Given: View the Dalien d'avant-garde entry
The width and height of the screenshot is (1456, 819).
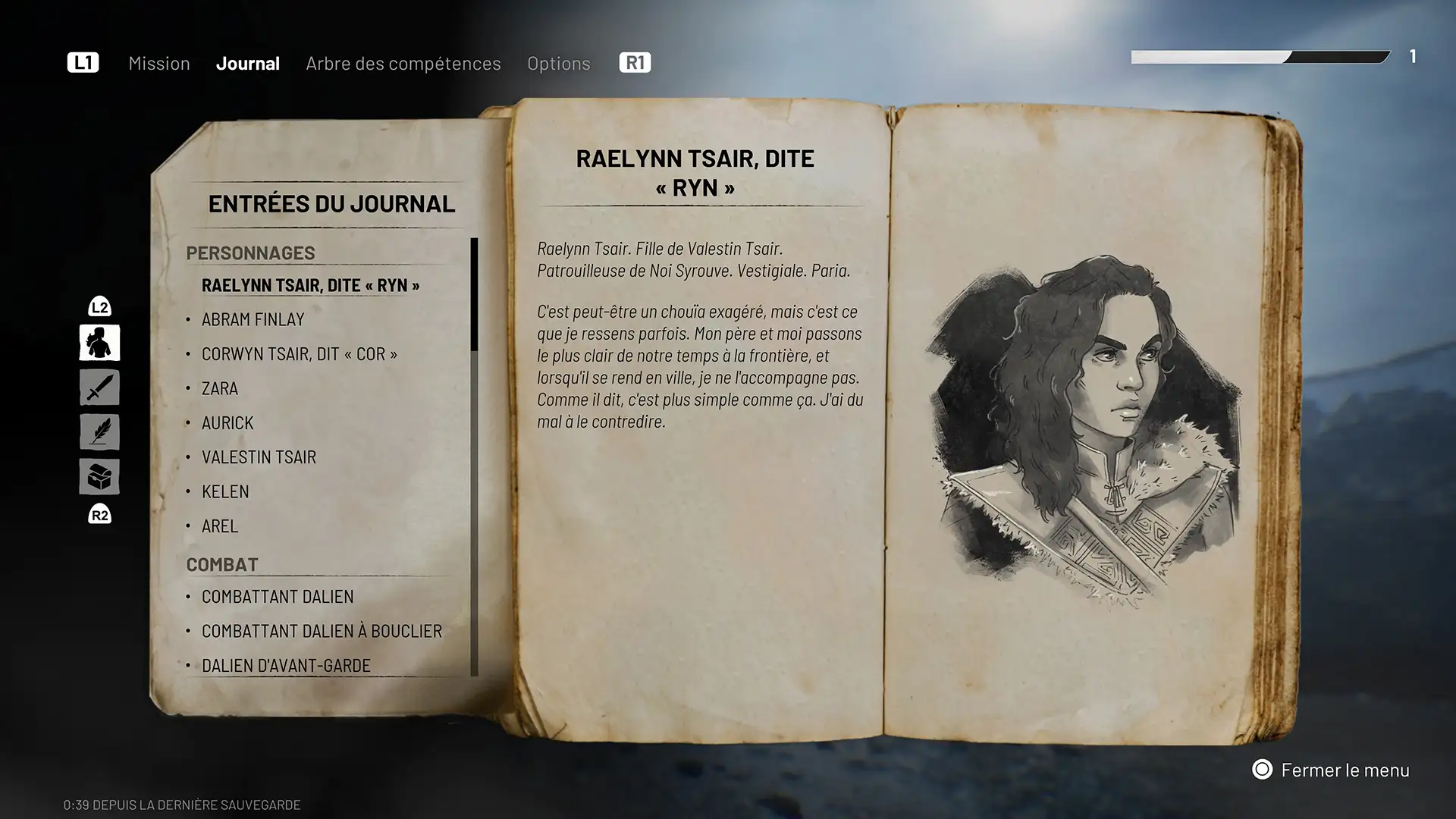Looking at the screenshot, I should 286,666.
